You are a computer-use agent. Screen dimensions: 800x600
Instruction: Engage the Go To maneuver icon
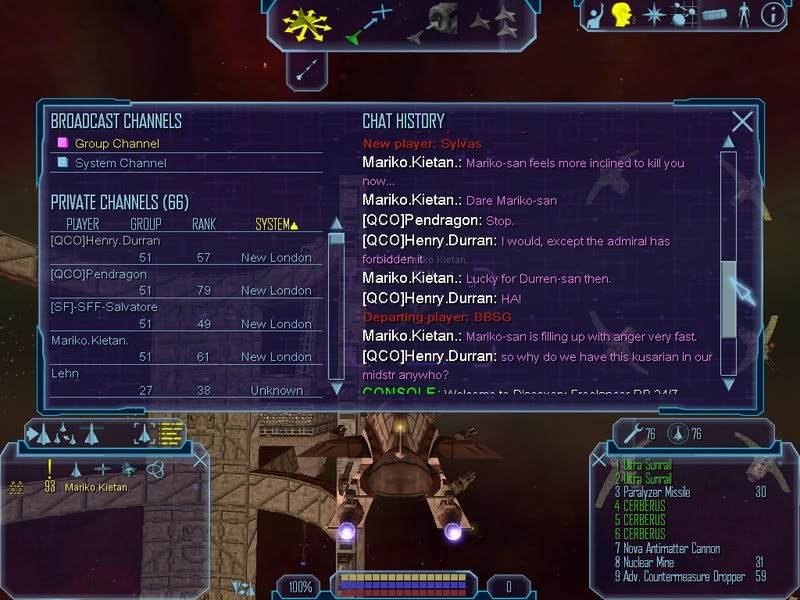coord(369,24)
